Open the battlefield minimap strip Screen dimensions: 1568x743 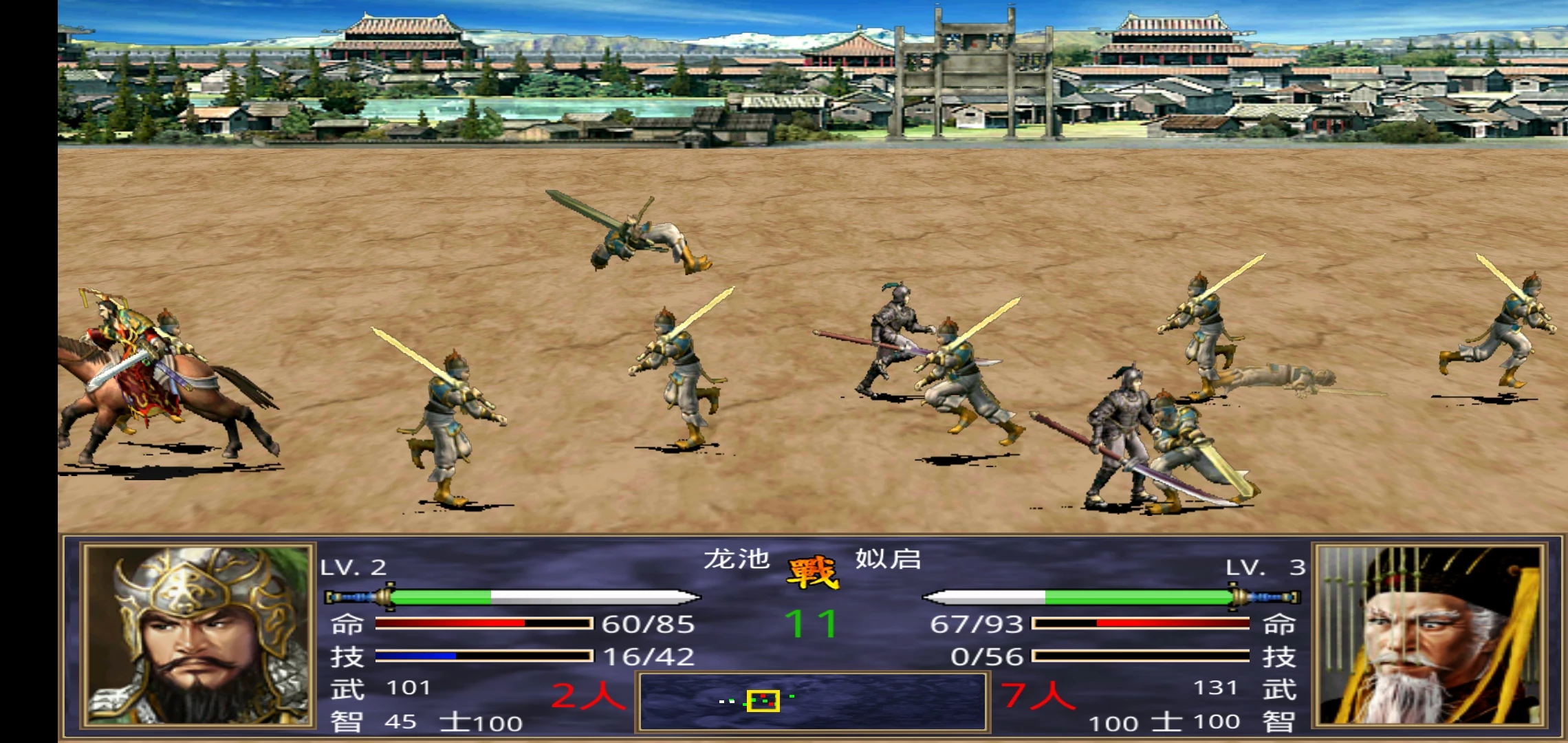[812, 701]
